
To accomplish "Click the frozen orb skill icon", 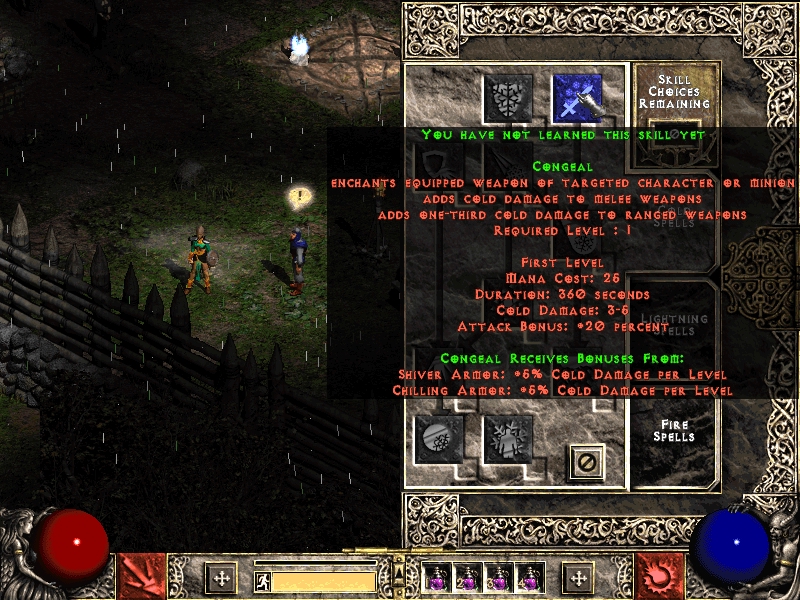I will (x=439, y=439).
